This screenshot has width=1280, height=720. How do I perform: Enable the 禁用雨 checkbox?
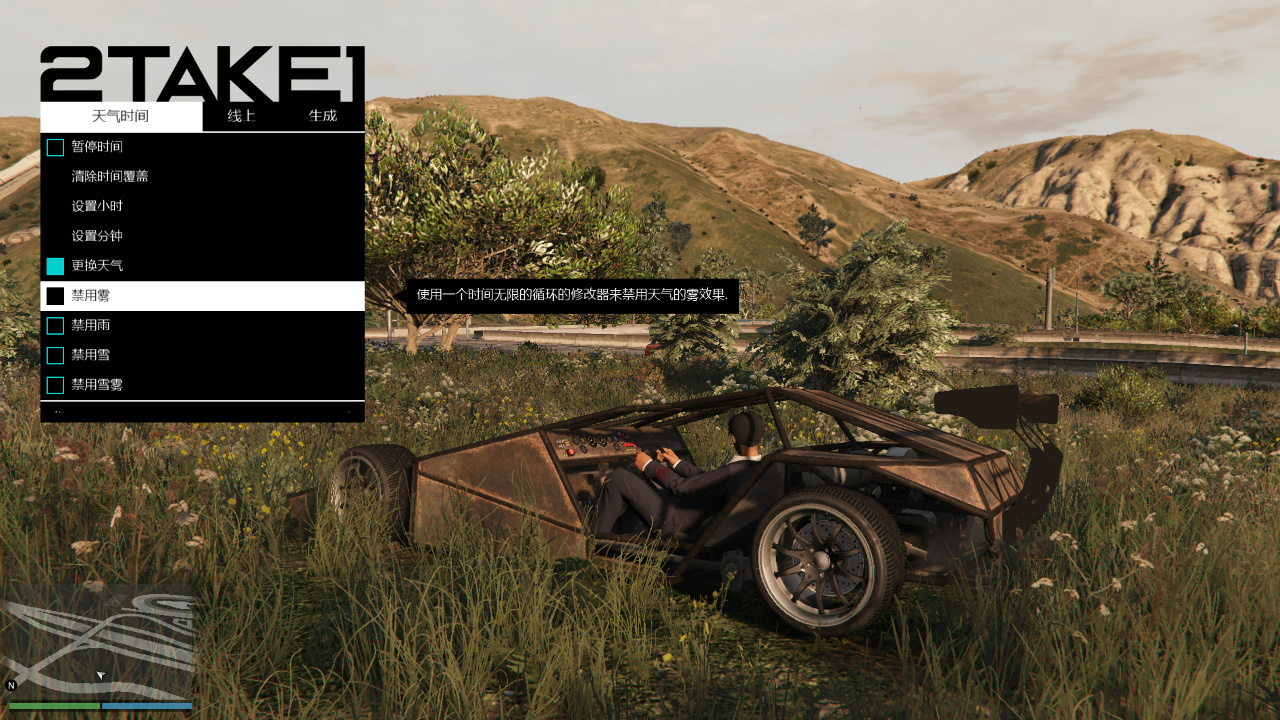(x=55, y=326)
